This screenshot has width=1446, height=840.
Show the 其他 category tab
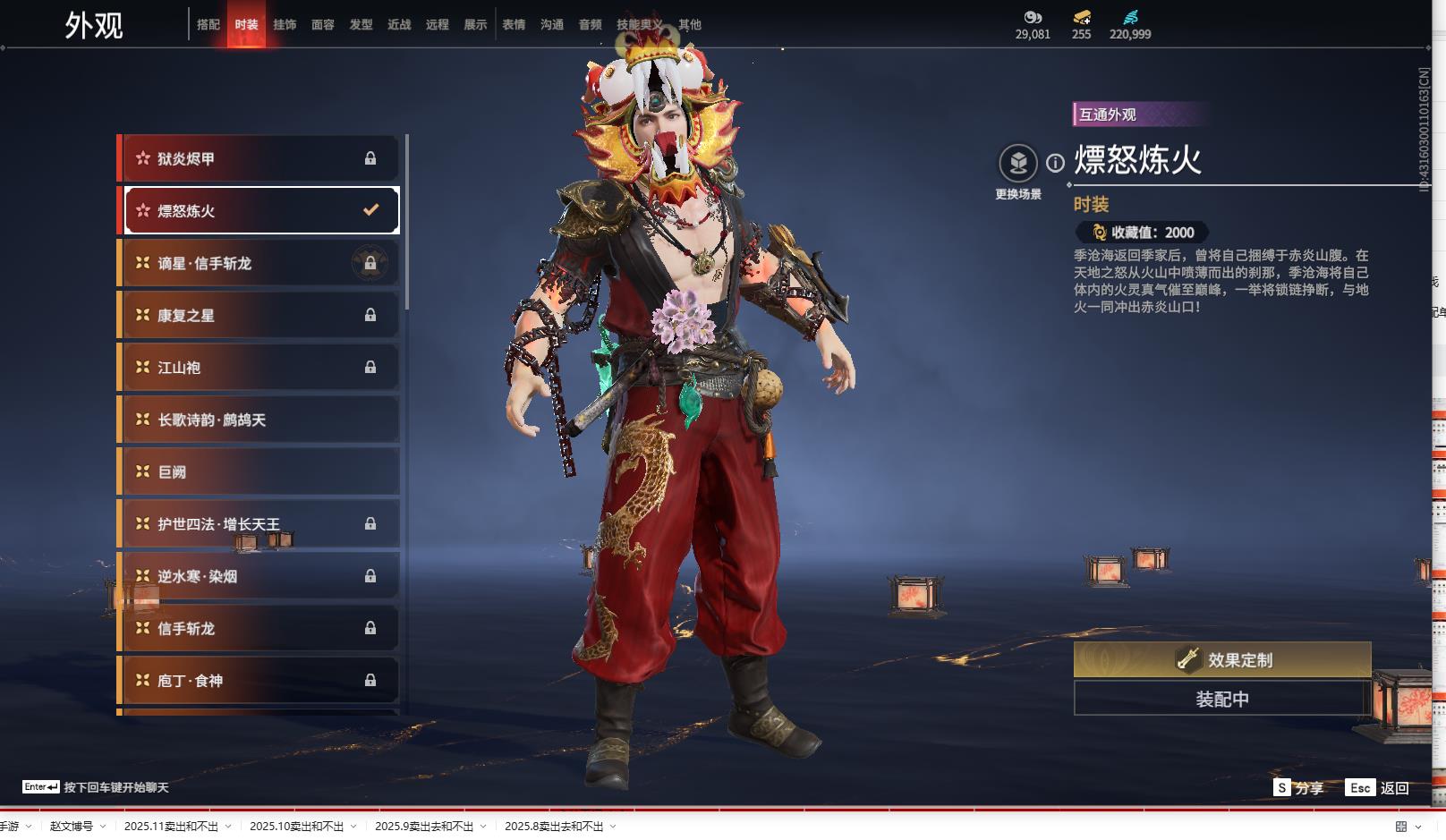690,25
